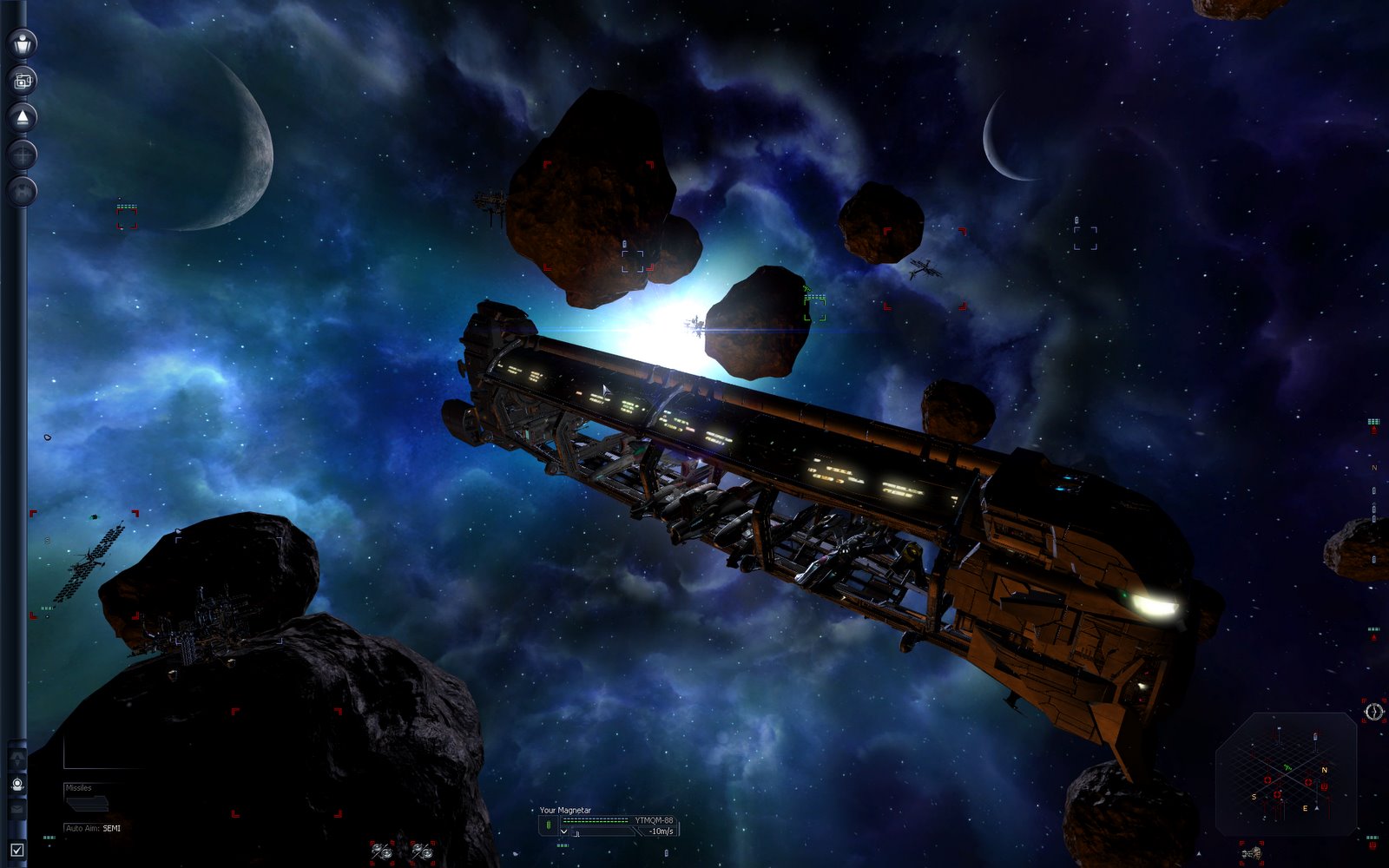Viewport: 1389px width, 868px height.
Task: Open the pilot personal menu icon
Action: [x=23, y=43]
